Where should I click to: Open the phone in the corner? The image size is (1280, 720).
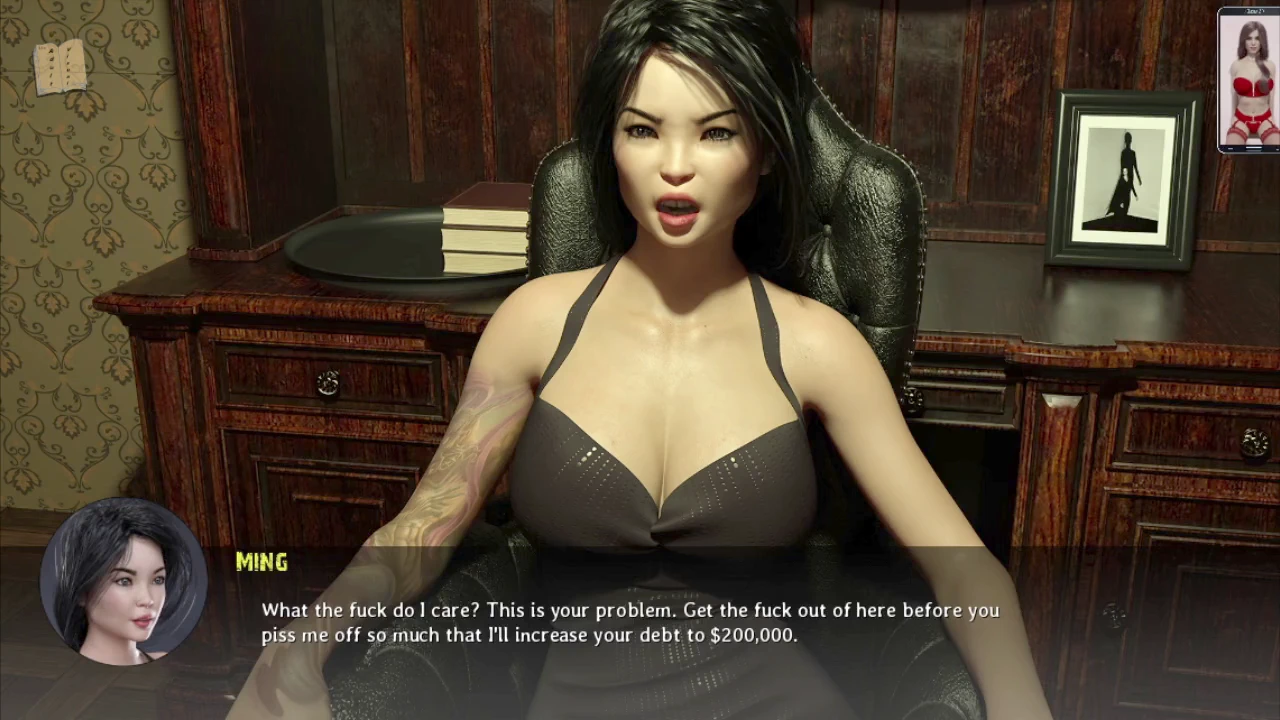(x=1248, y=80)
